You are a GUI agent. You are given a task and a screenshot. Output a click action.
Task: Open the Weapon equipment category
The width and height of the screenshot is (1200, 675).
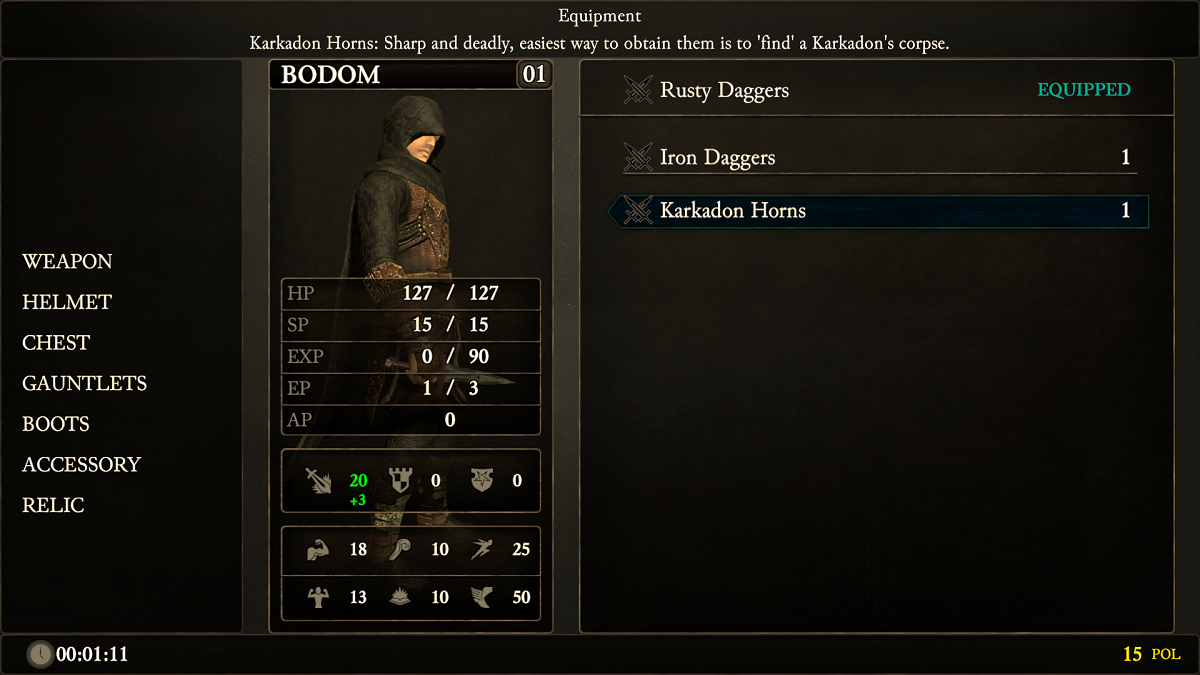(67, 262)
